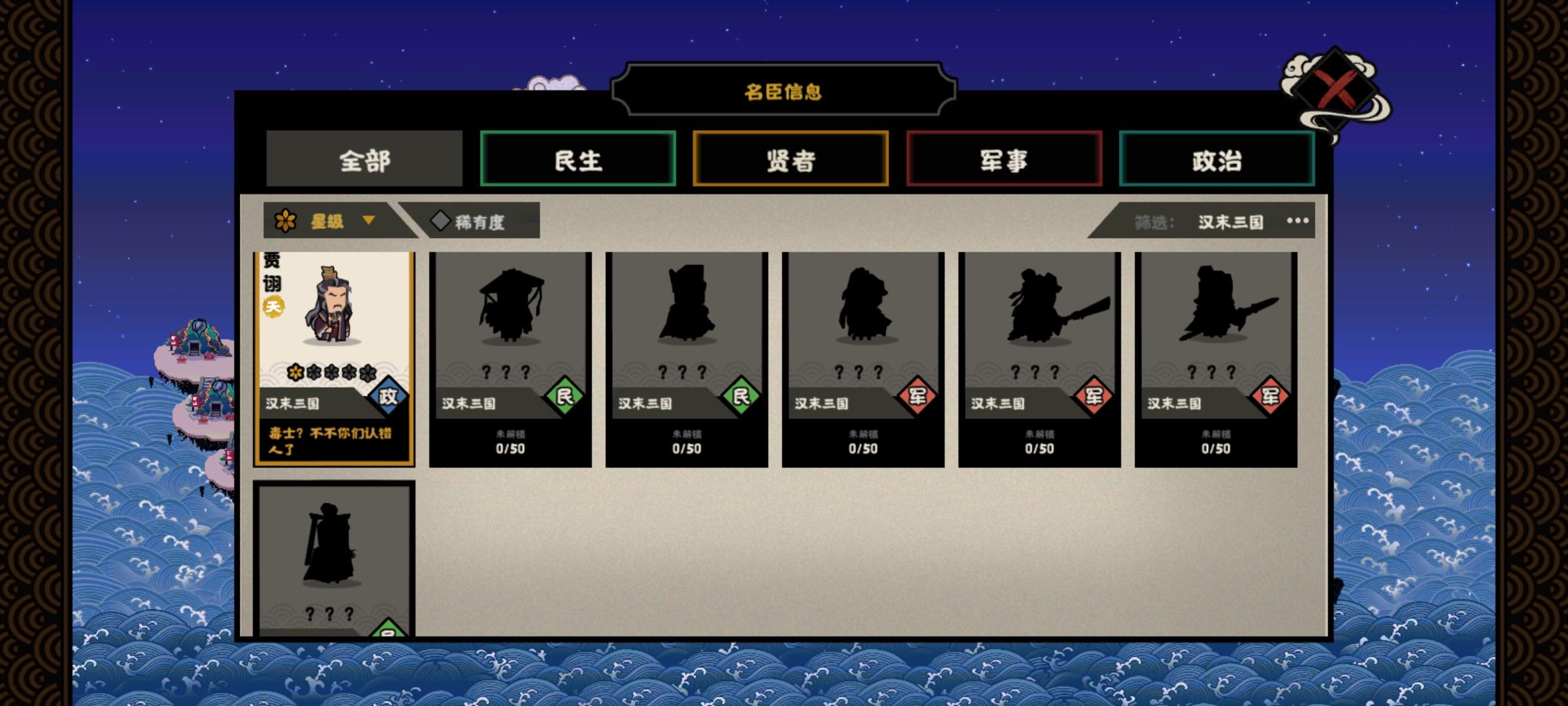This screenshot has height=706, width=1568.
Task: Toggle the 星级 star-level sort
Action: [x=327, y=220]
